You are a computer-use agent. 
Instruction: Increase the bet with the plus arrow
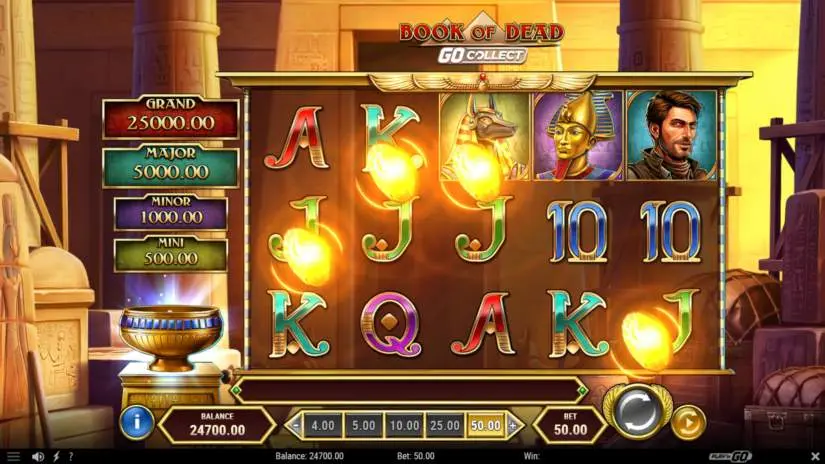(513, 425)
